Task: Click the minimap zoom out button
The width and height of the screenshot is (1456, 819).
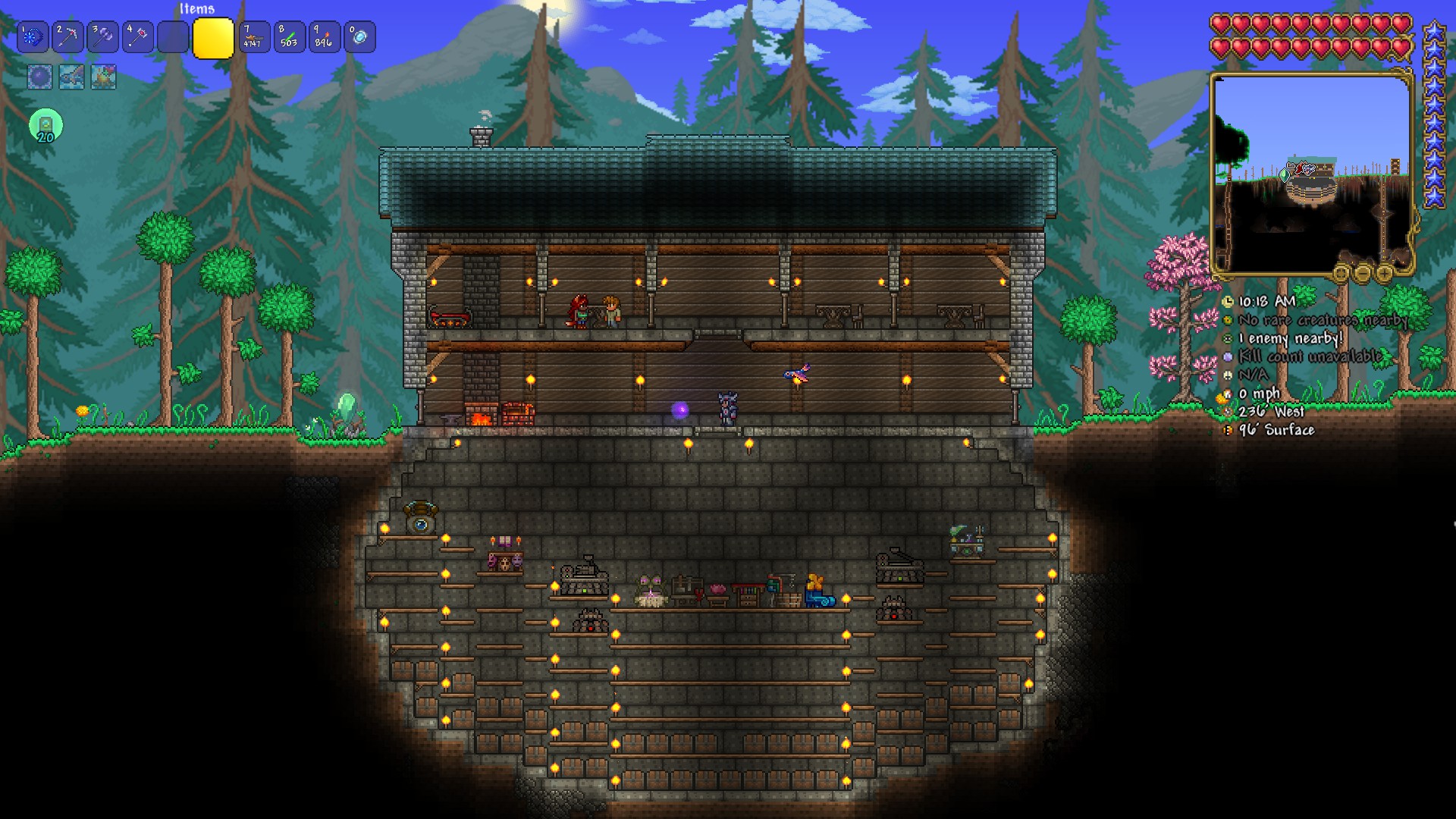Action: [1363, 274]
